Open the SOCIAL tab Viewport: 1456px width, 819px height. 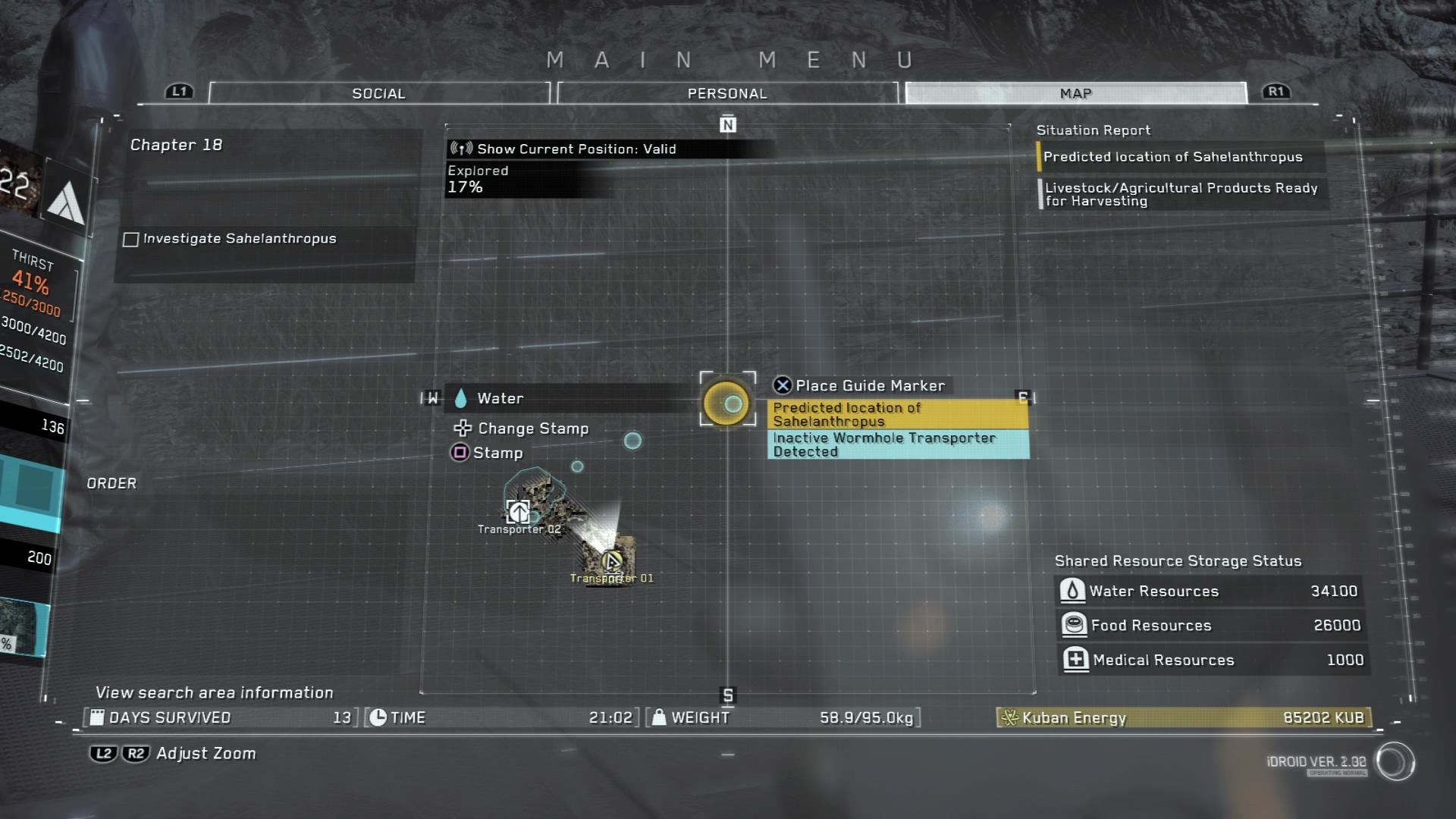click(378, 93)
